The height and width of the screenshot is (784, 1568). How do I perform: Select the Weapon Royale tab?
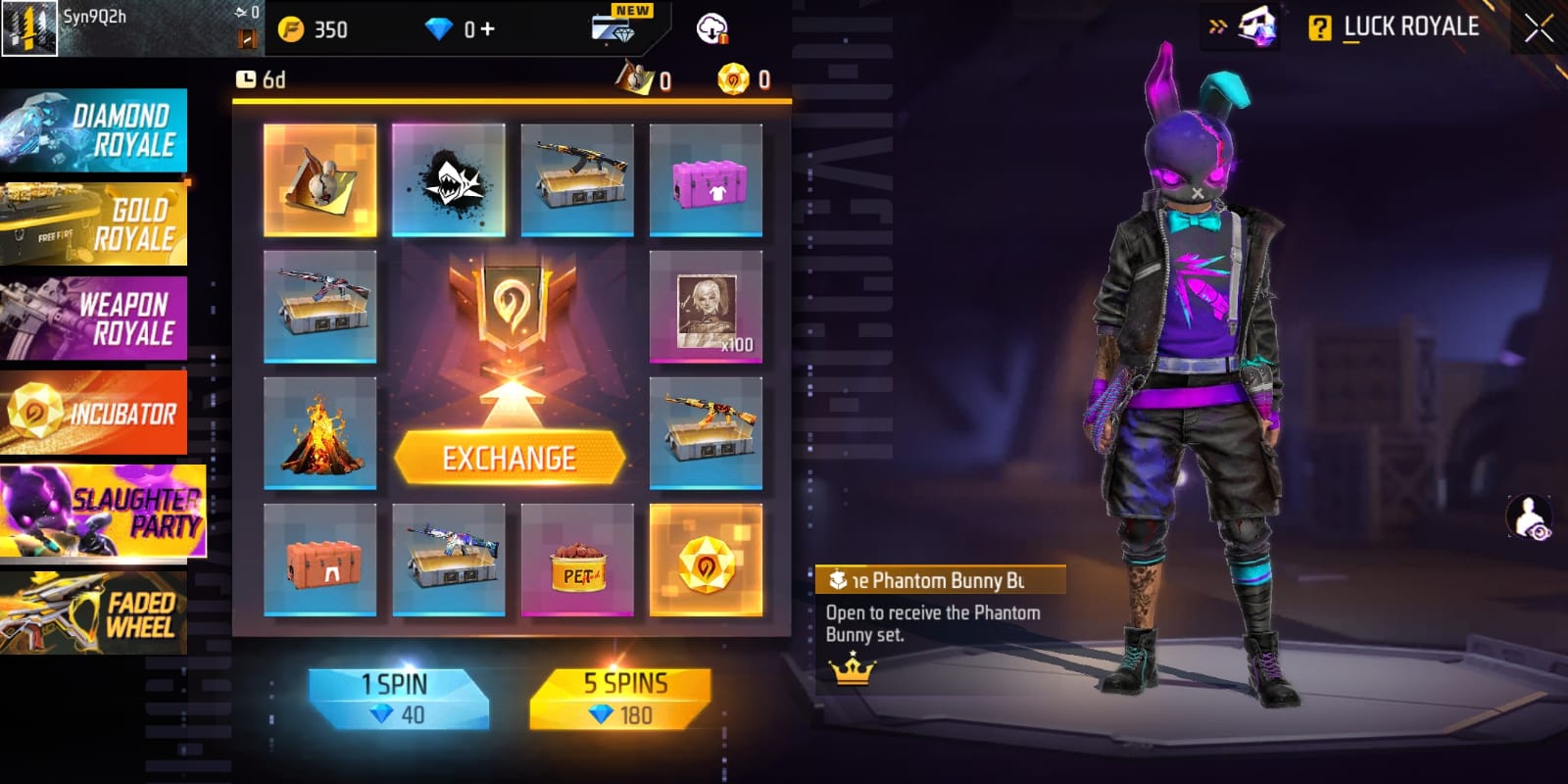[94, 318]
